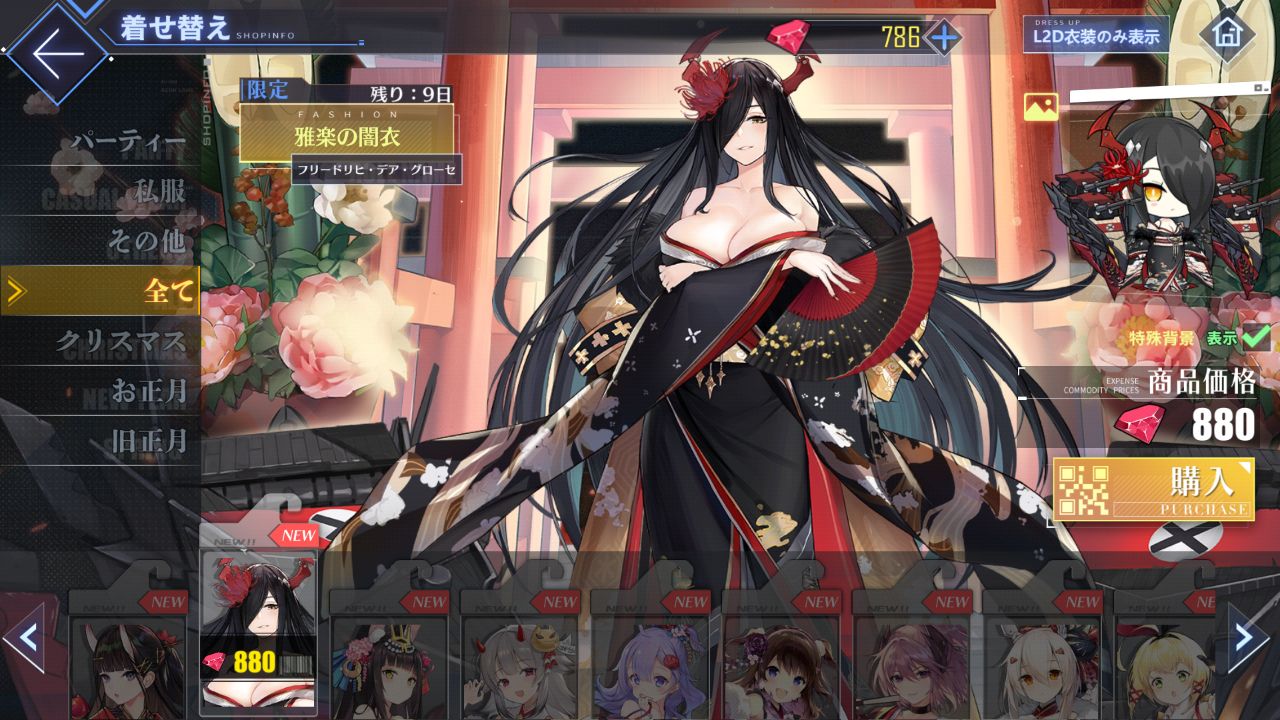Return to the home screen

coord(1226,34)
